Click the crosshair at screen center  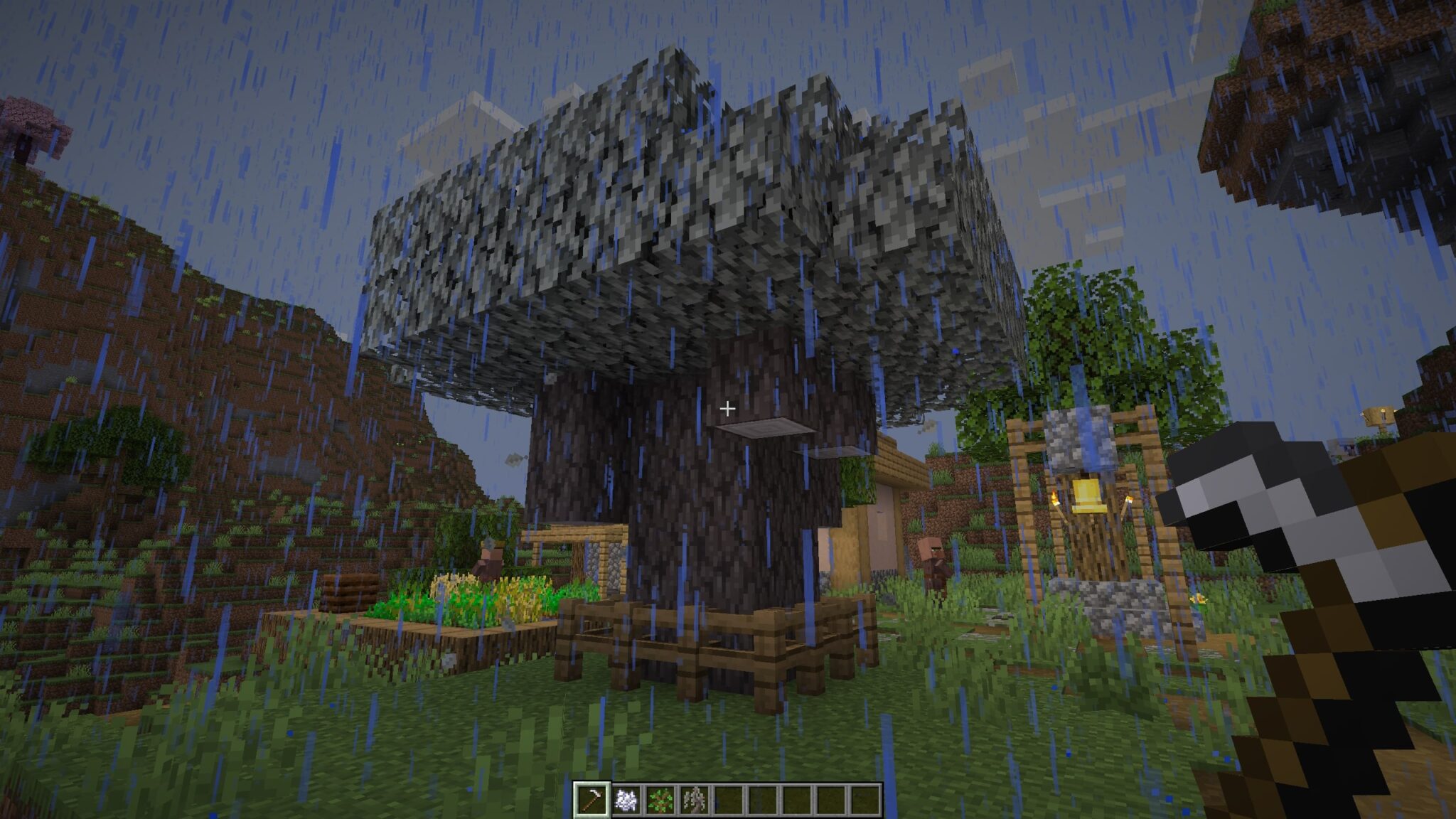click(728, 408)
